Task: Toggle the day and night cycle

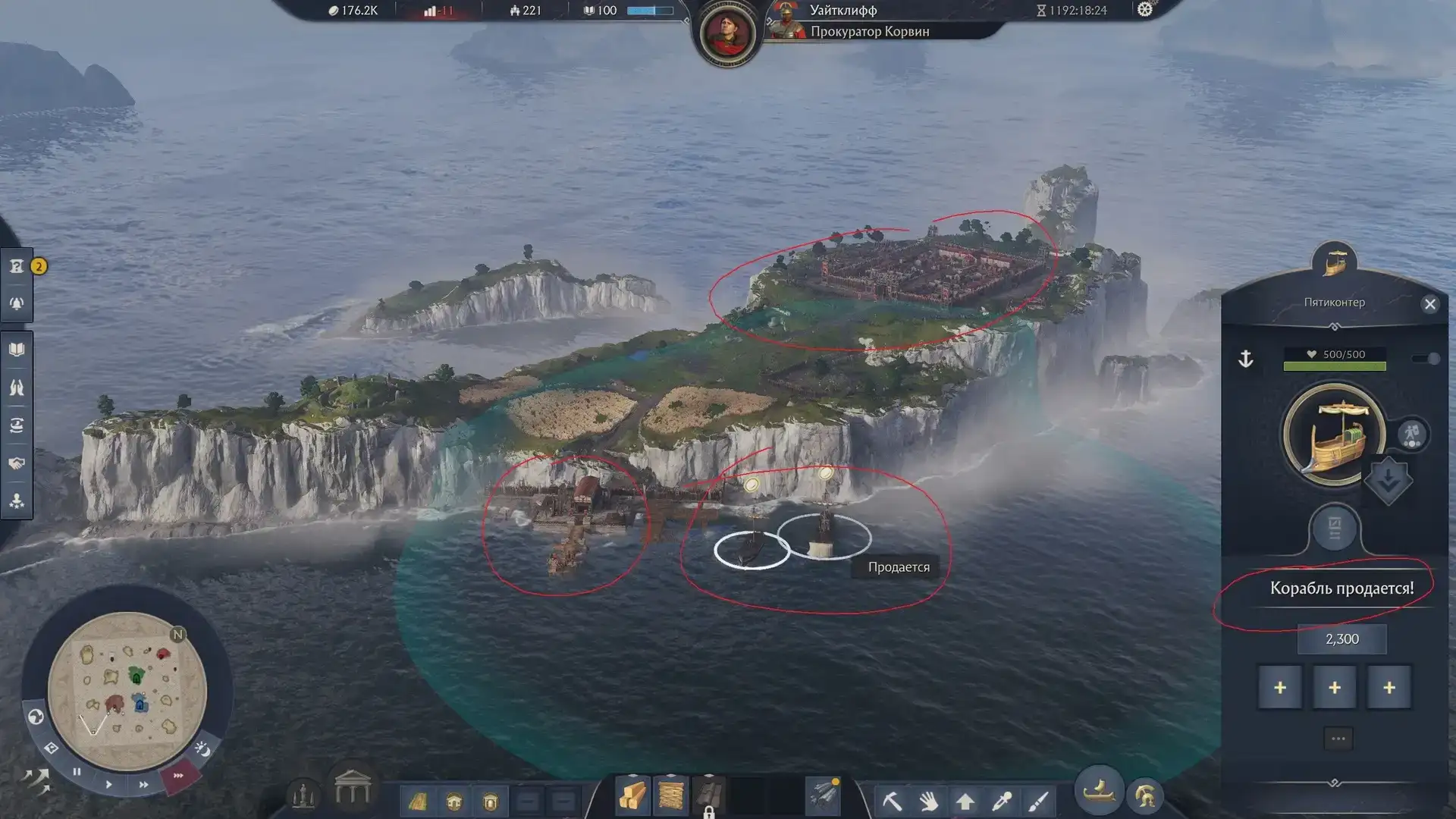Action: point(202,749)
